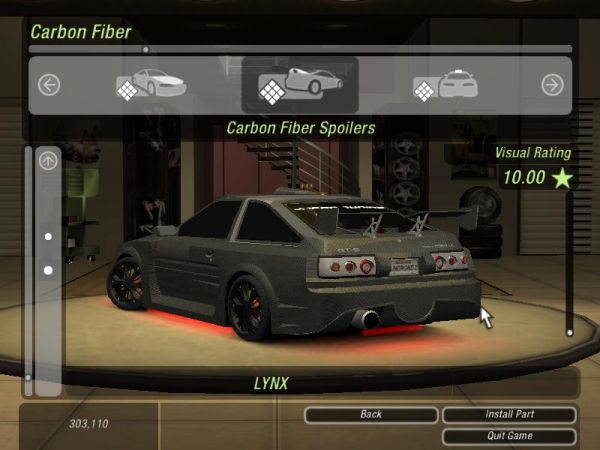The width and height of the screenshot is (600, 450).
Task: Go to previous carbon fiber category arrow
Action: coord(49,85)
